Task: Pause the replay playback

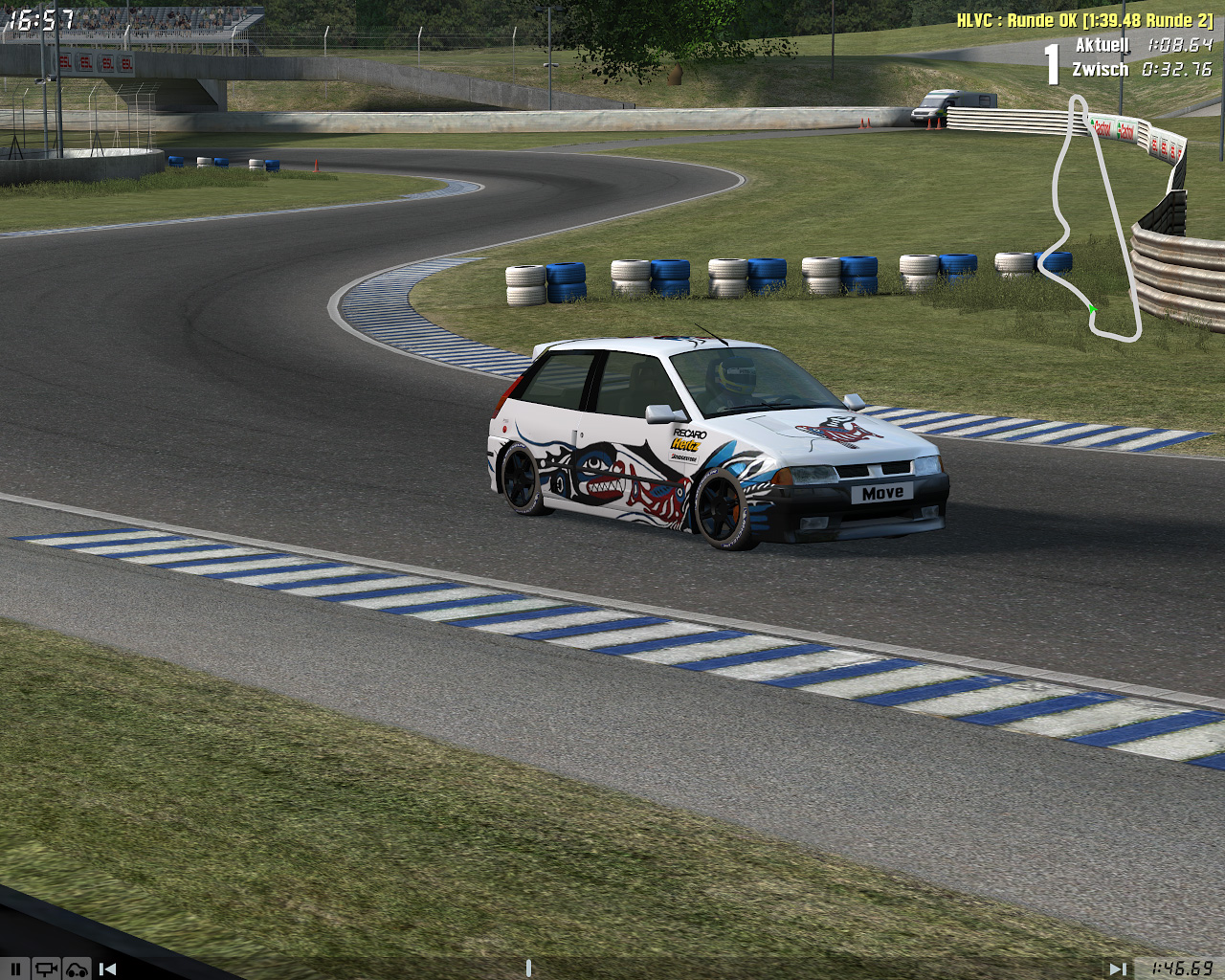Action: click(14, 969)
